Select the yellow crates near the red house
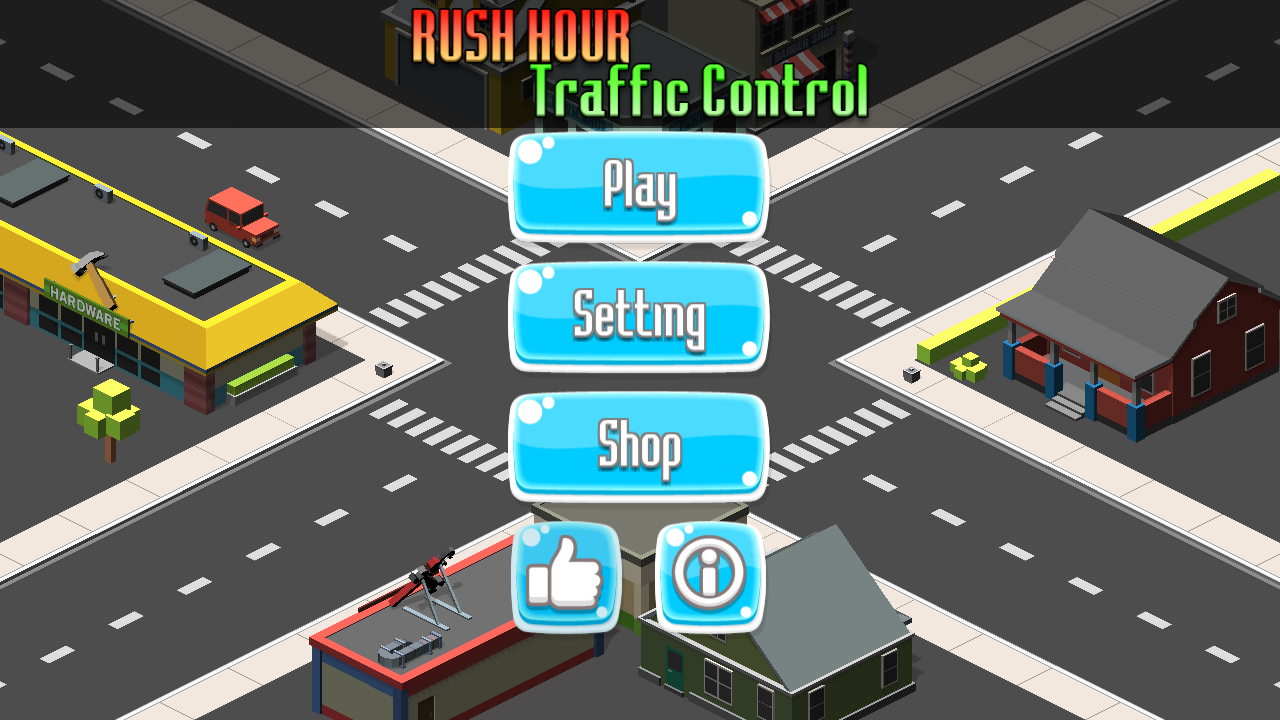The image size is (1280, 720). click(x=967, y=366)
